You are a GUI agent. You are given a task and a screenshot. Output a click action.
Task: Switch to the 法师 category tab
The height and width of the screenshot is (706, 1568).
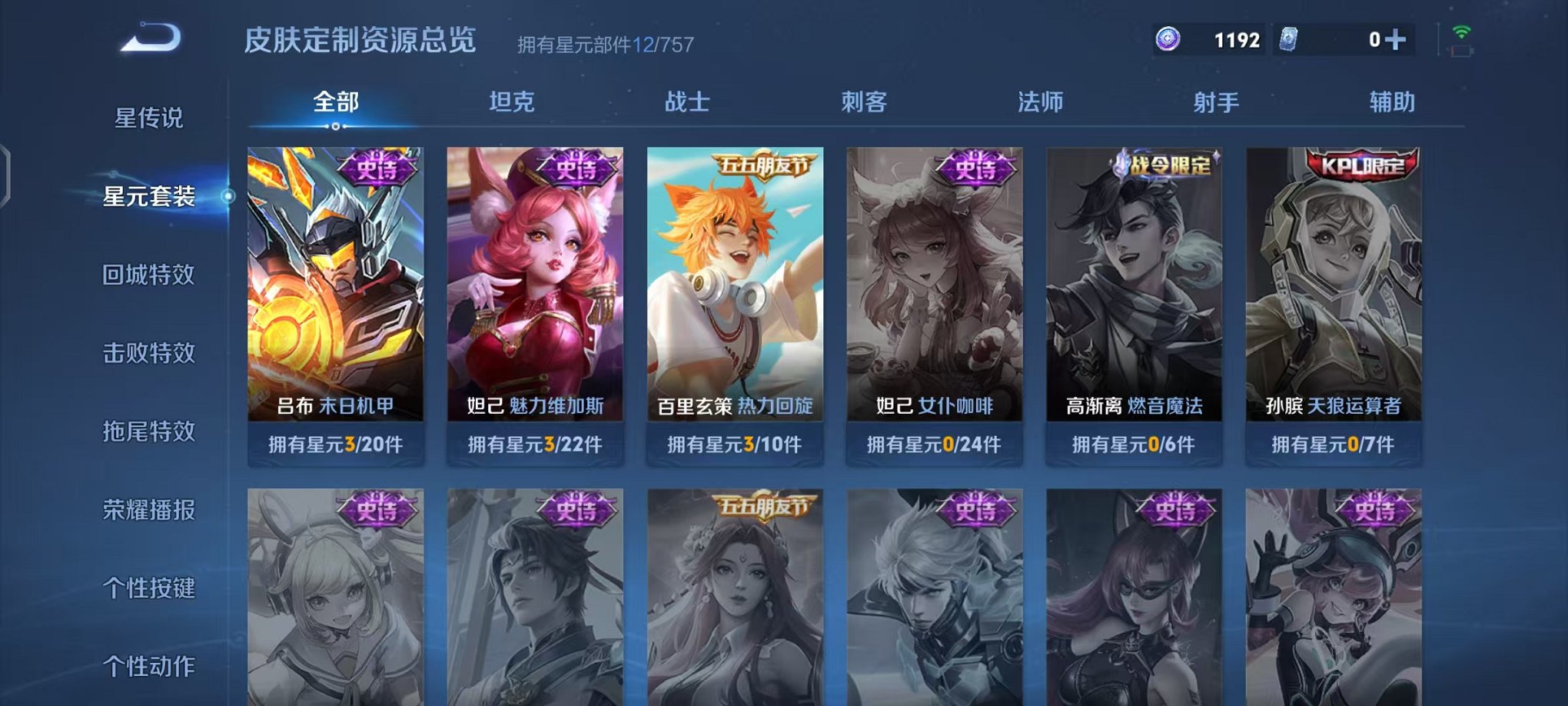1042,102
